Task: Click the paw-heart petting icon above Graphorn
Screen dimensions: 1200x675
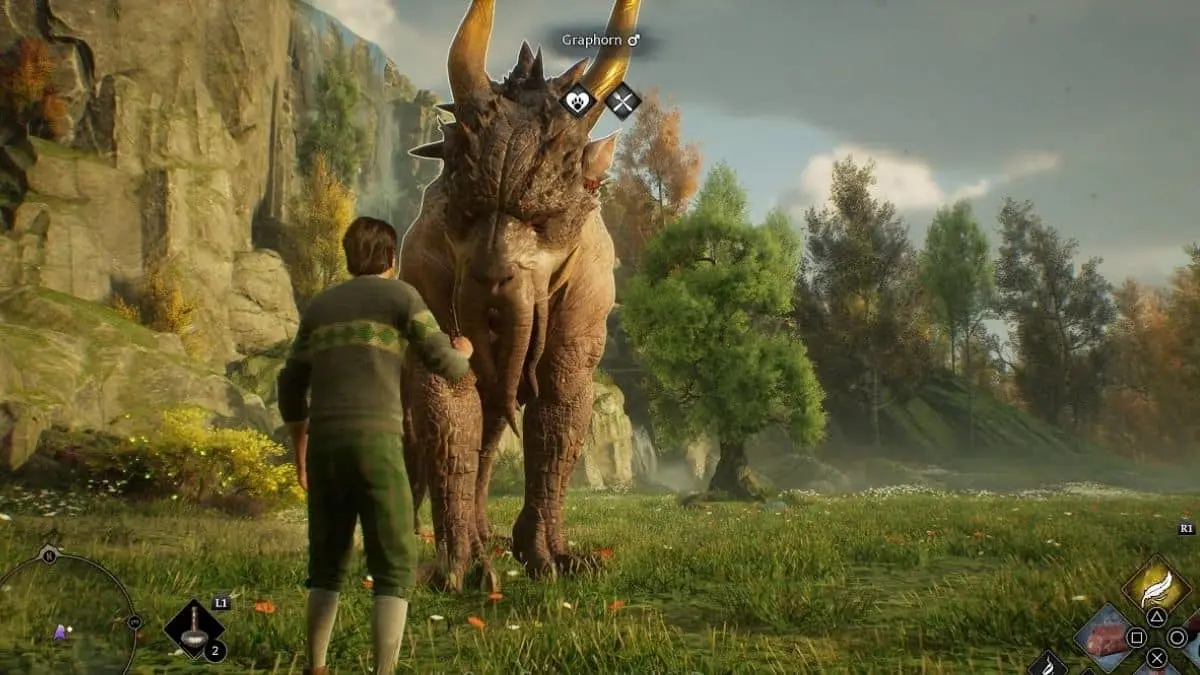Action: tap(578, 100)
